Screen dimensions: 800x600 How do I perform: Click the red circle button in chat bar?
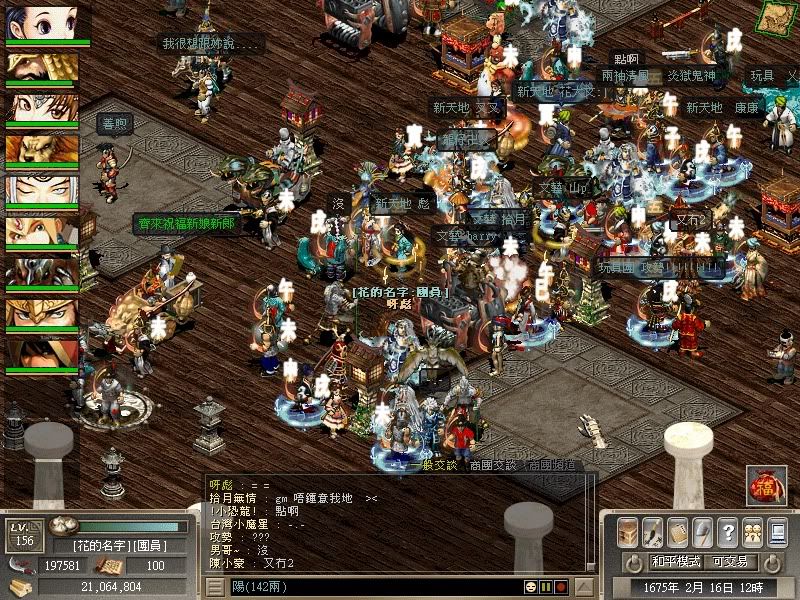pyautogui.click(x=561, y=586)
